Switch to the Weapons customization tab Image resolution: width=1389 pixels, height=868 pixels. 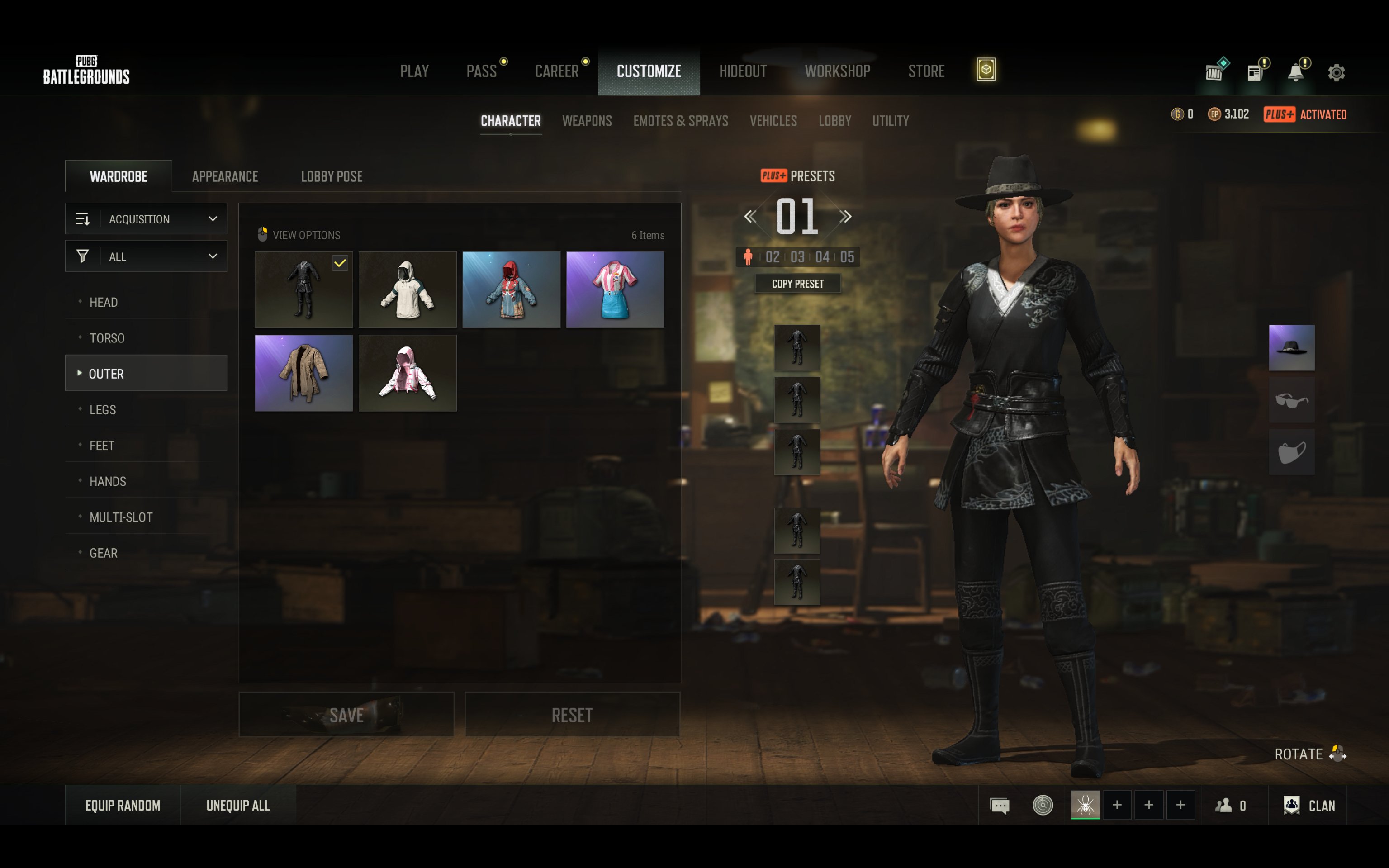pos(587,121)
